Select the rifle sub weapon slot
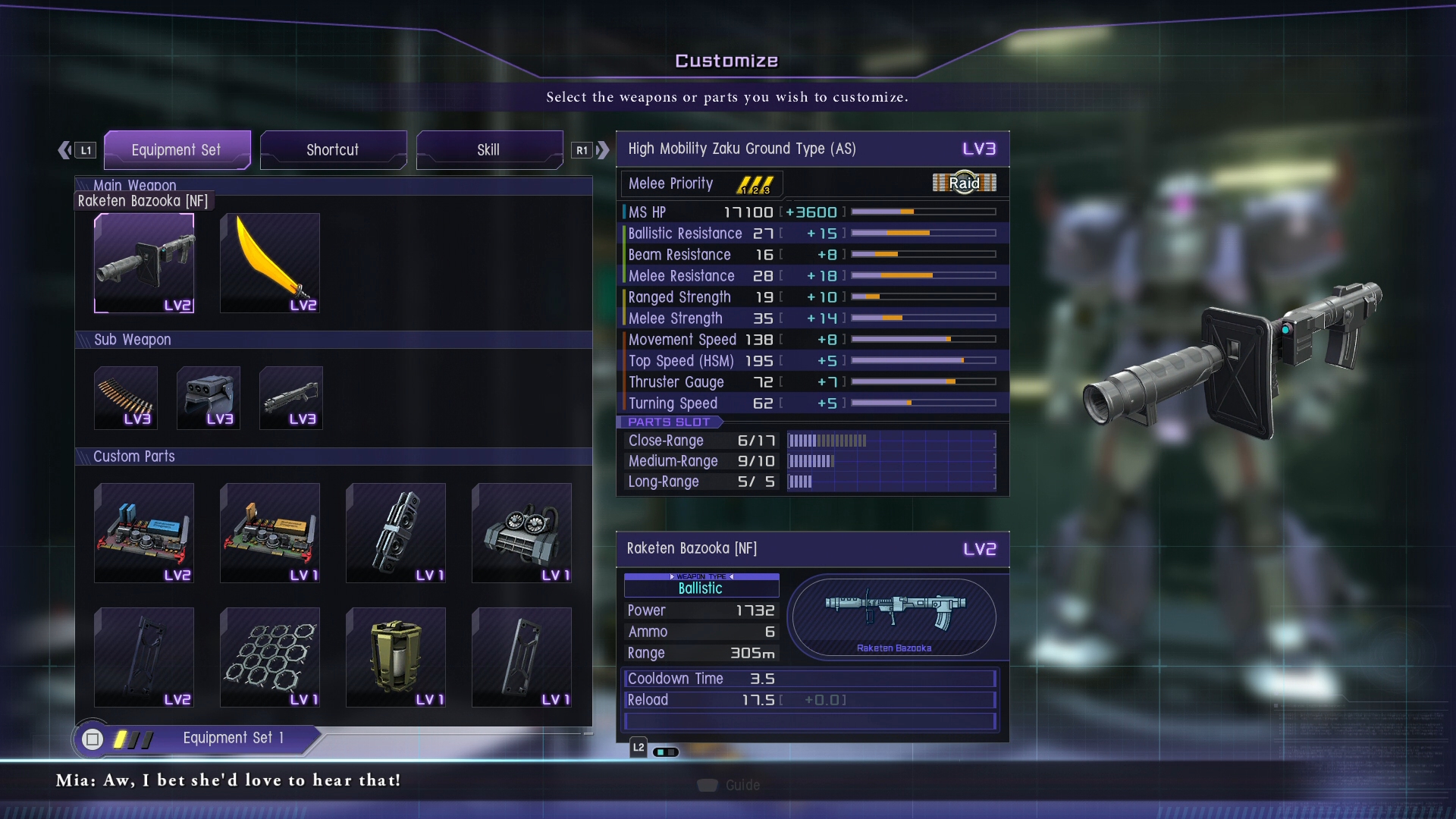Image resolution: width=1456 pixels, height=819 pixels. (x=291, y=398)
